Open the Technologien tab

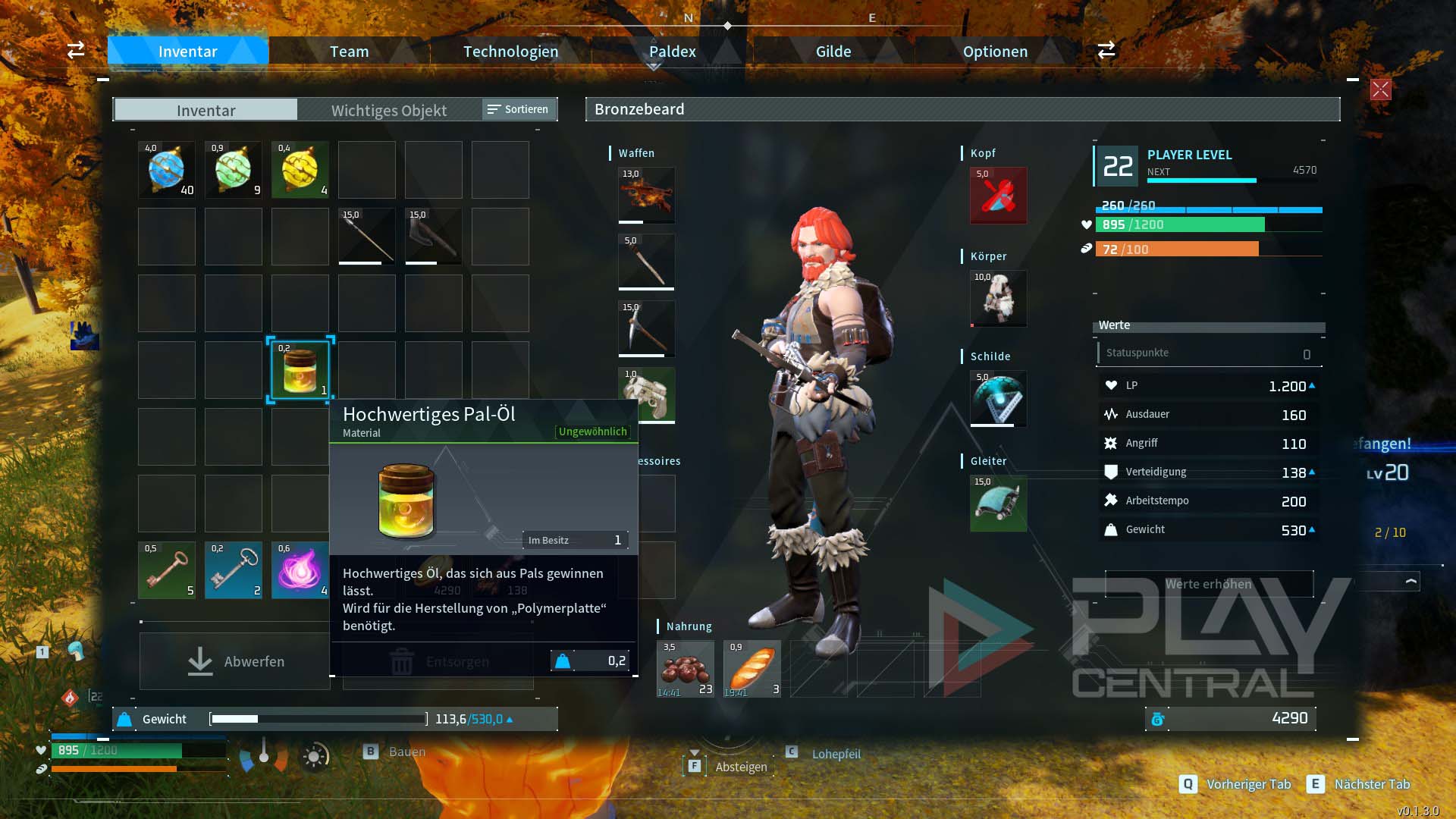coord(510,52)
